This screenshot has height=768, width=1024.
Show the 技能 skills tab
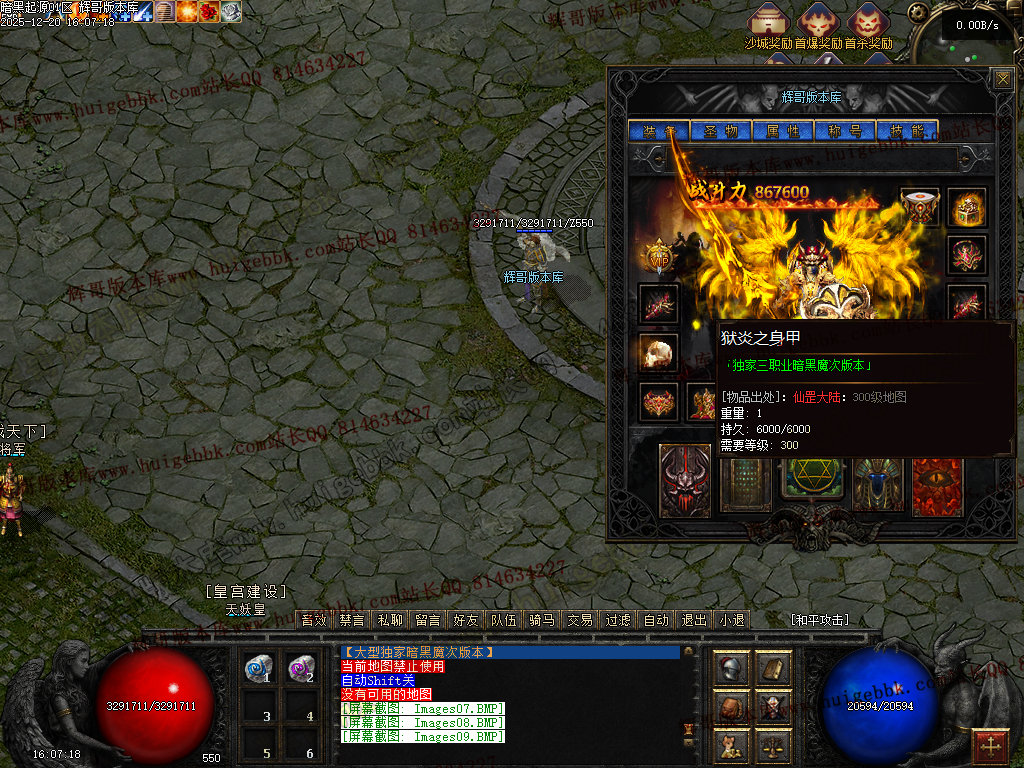point(907,131)
